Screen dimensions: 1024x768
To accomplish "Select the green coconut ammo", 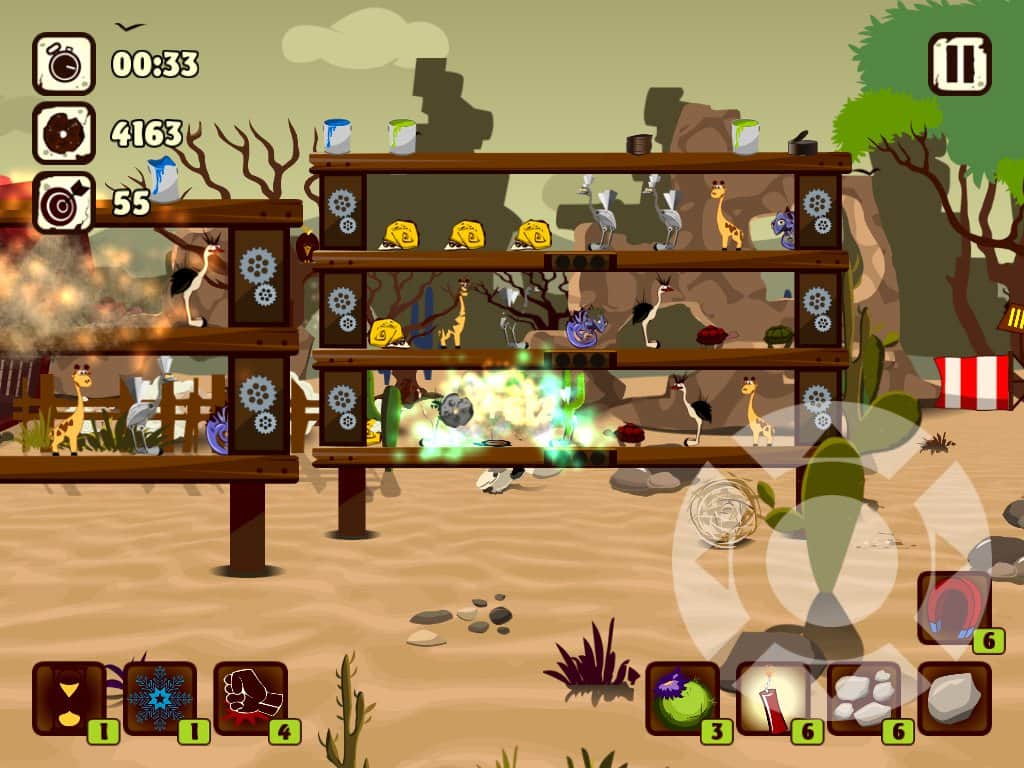I will [682, 697].
